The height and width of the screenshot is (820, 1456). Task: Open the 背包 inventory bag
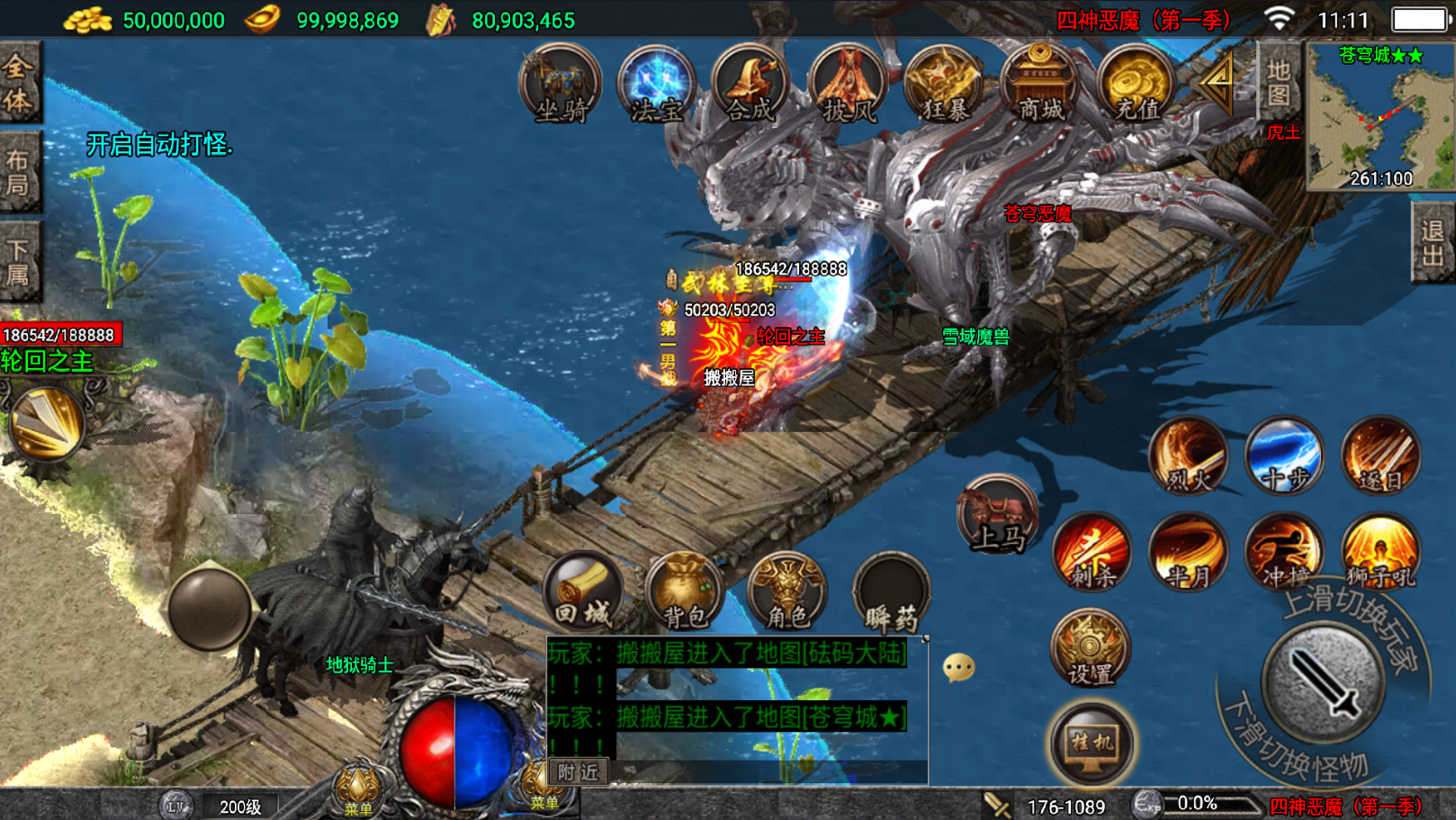685,591
